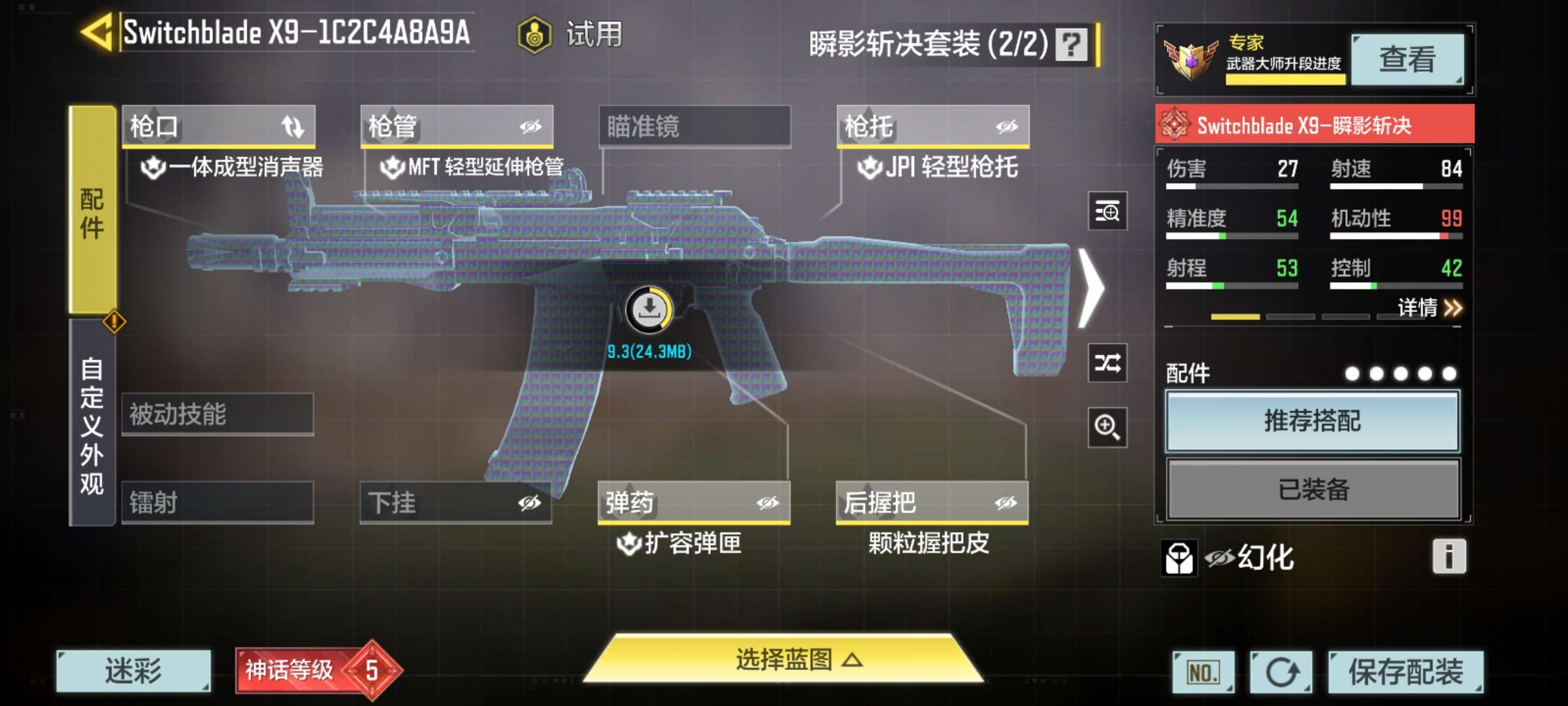Start a 试用 weapon trial
Viewport: 1568px width, 706px height.
[570, 35]
